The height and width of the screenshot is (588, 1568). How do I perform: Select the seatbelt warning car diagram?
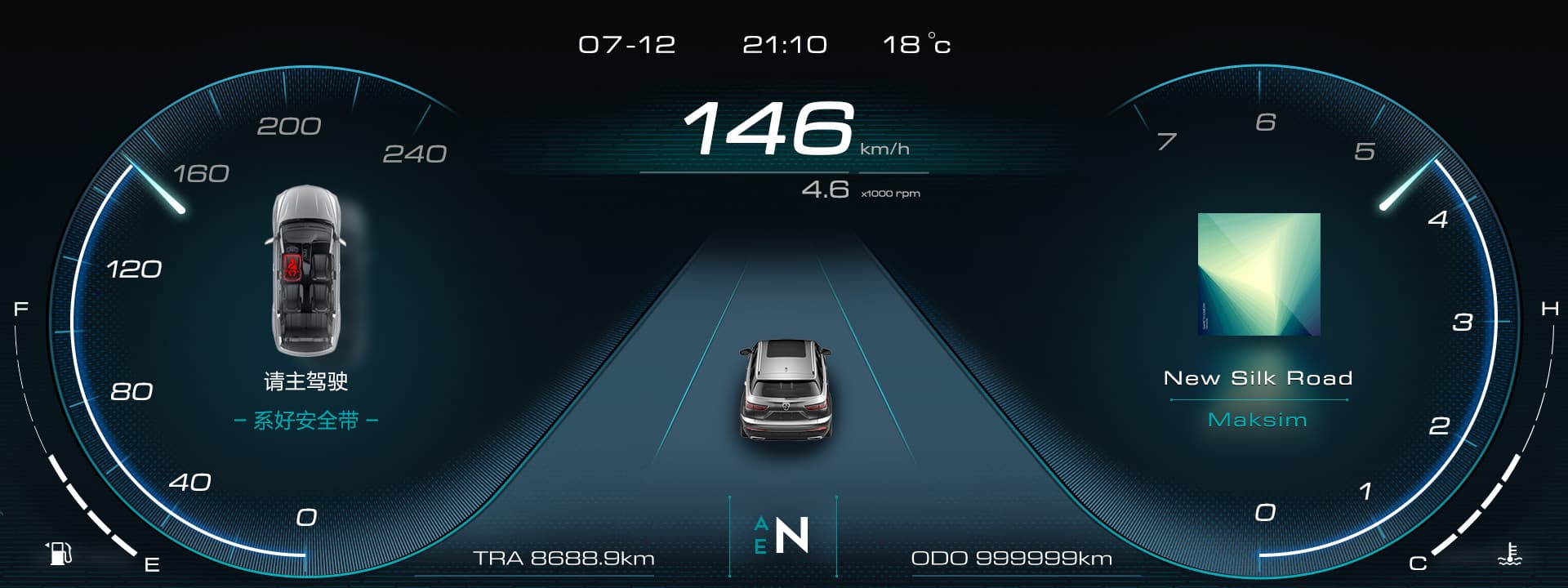305,270
